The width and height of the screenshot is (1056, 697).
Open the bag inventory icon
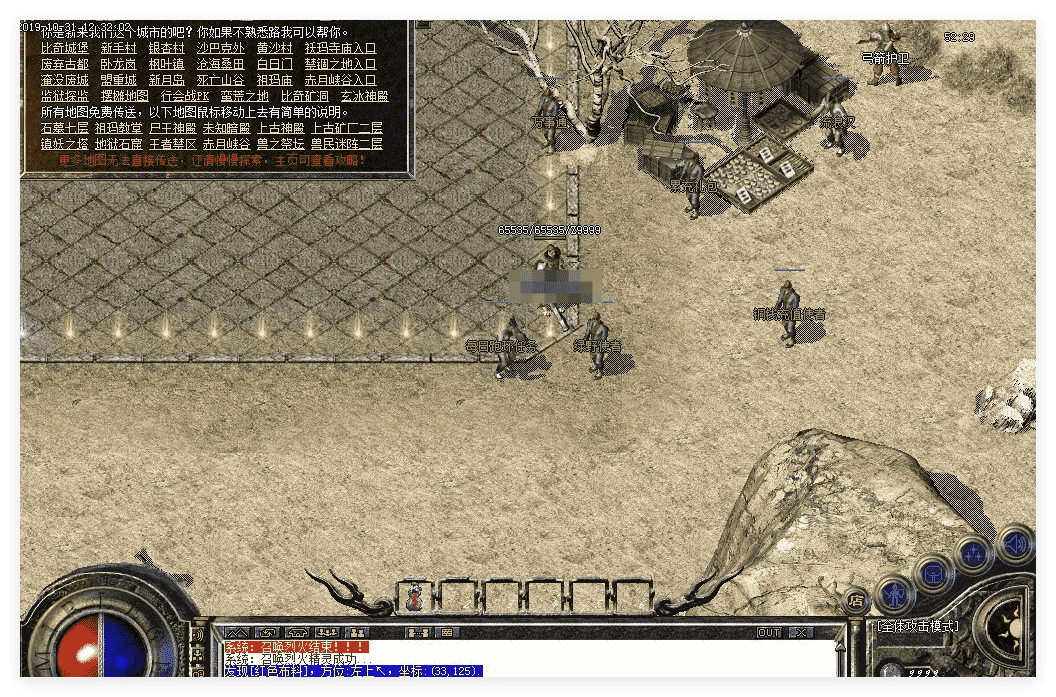tap(934, 573)
